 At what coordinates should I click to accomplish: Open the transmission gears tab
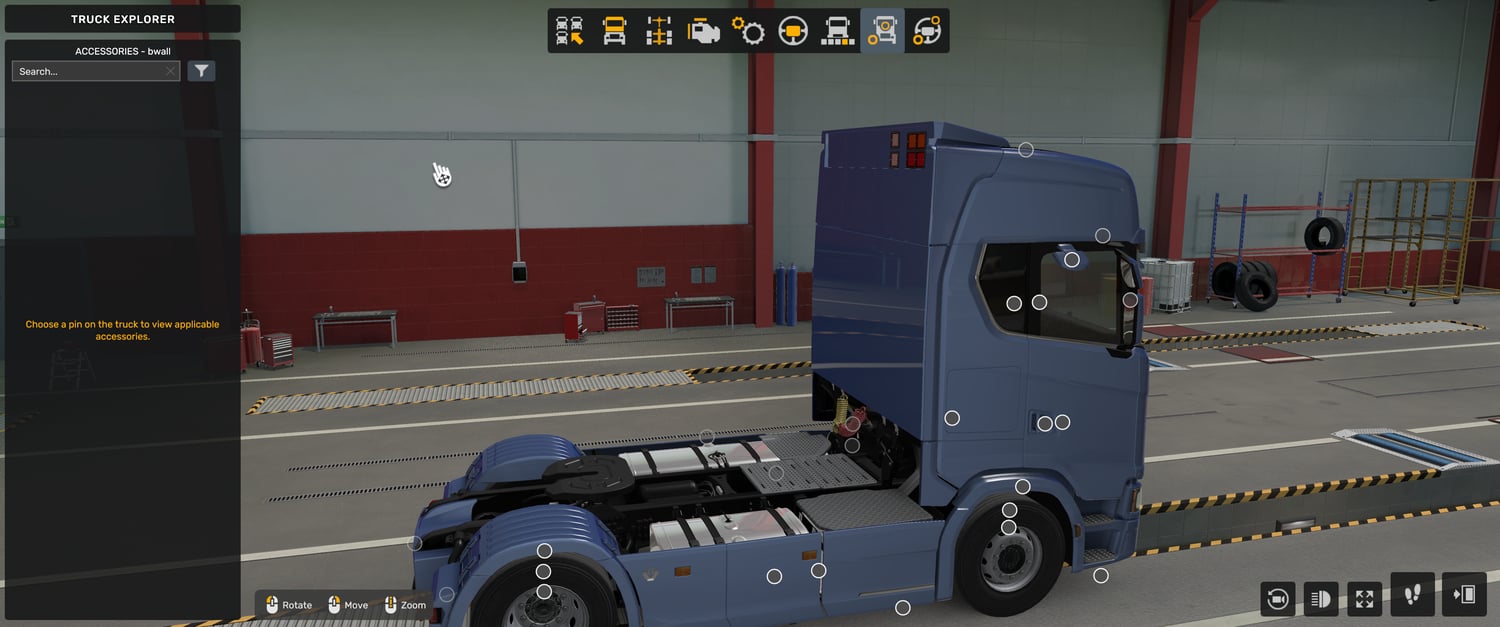[x=748, y=31]
